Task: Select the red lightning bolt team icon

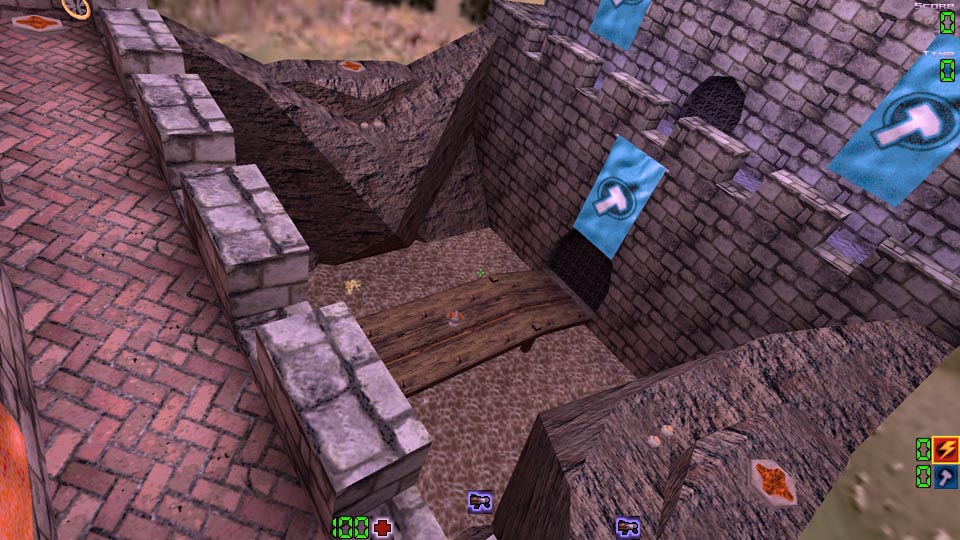Action: (x=946, y=450)
